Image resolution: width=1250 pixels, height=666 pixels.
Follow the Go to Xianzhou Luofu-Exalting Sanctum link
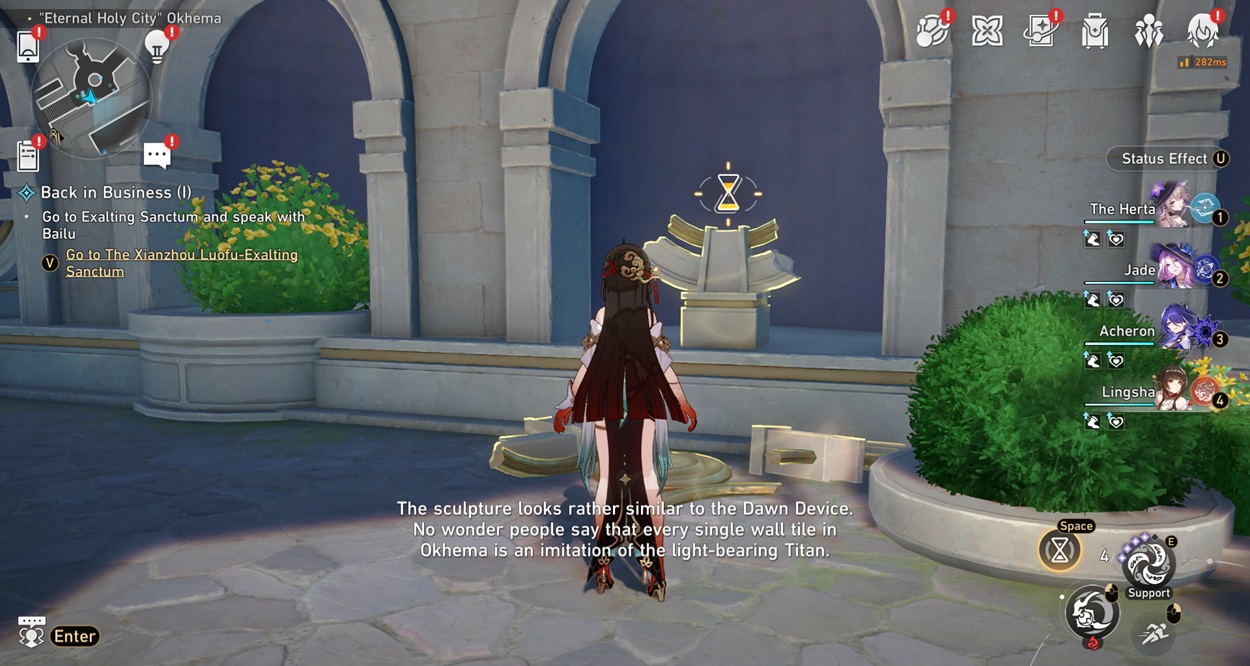(182, 263)
